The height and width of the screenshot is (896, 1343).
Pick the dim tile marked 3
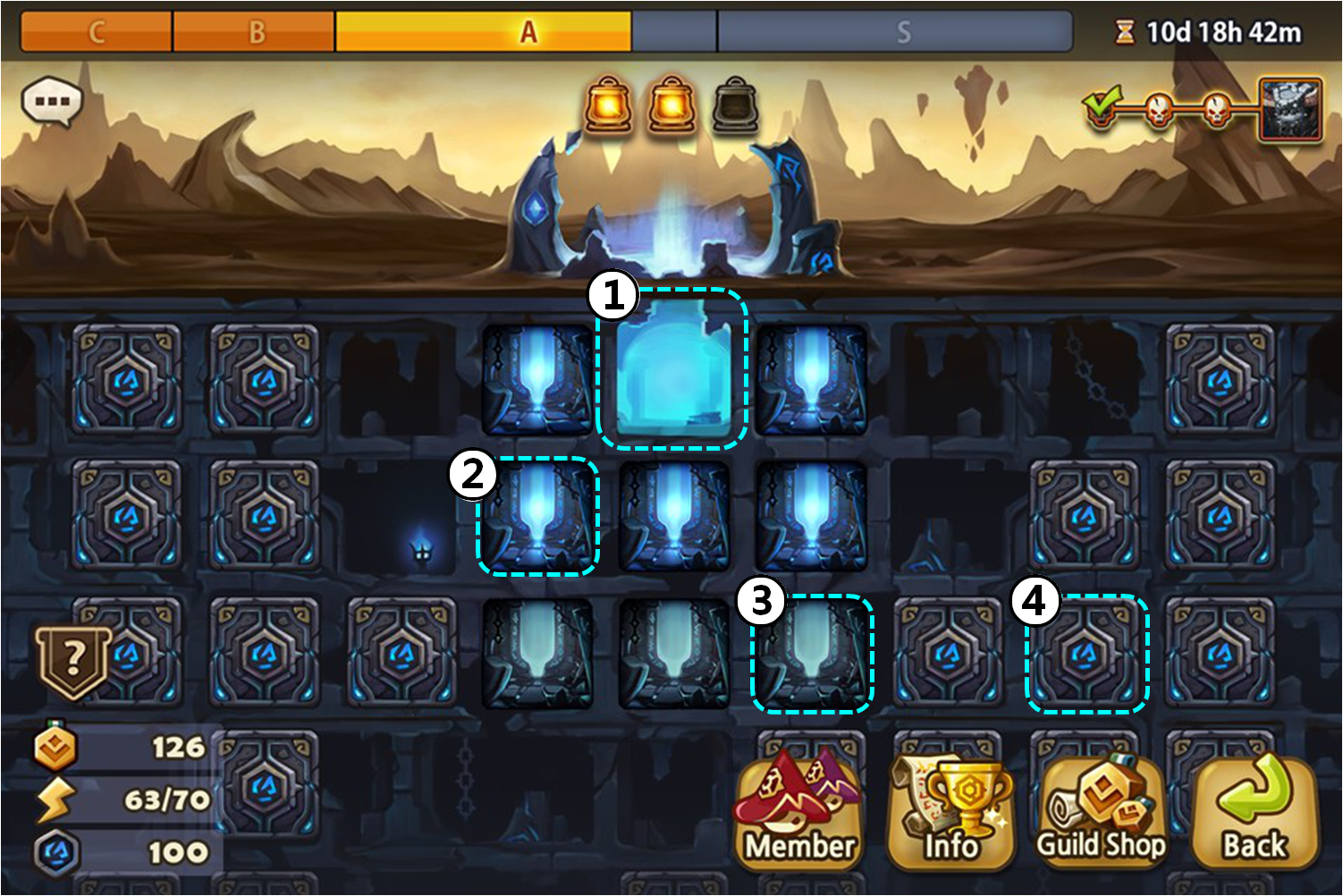coord(812,655)
